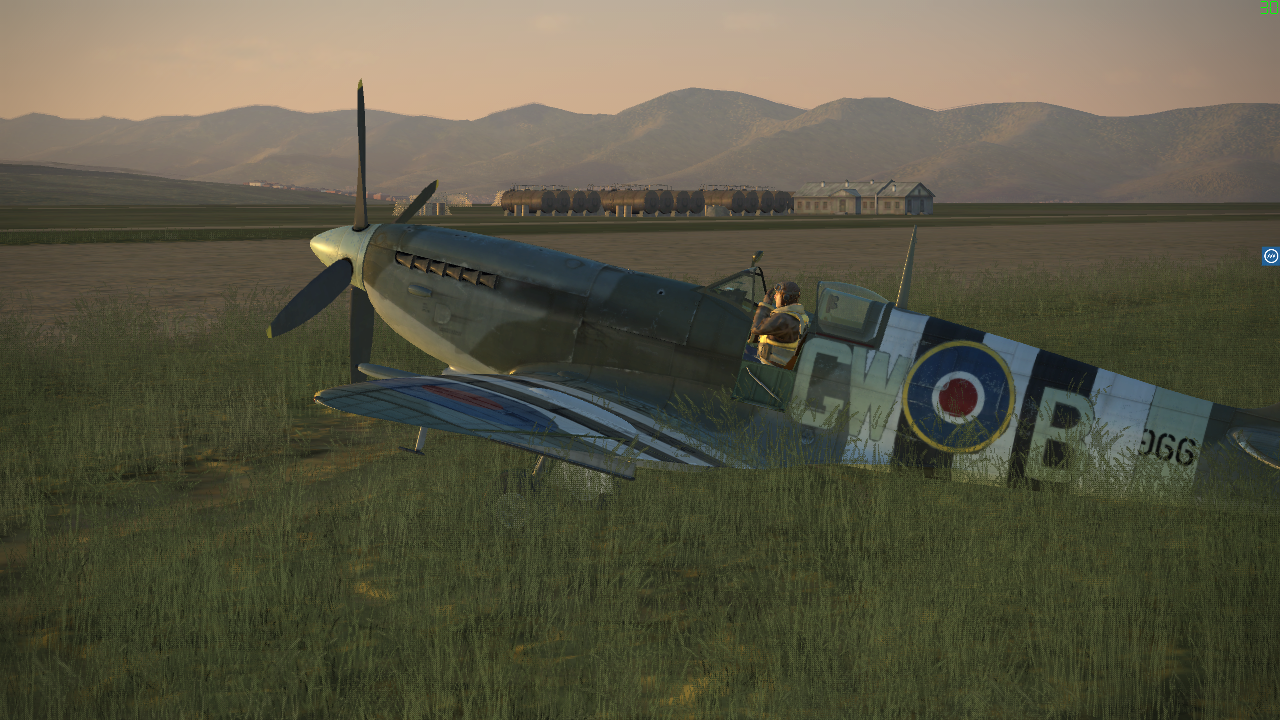The width and height of the screenshot is (1280, 720).
Task: Open the blue overlay icon at right edge
Action: tap(1270, 256)
